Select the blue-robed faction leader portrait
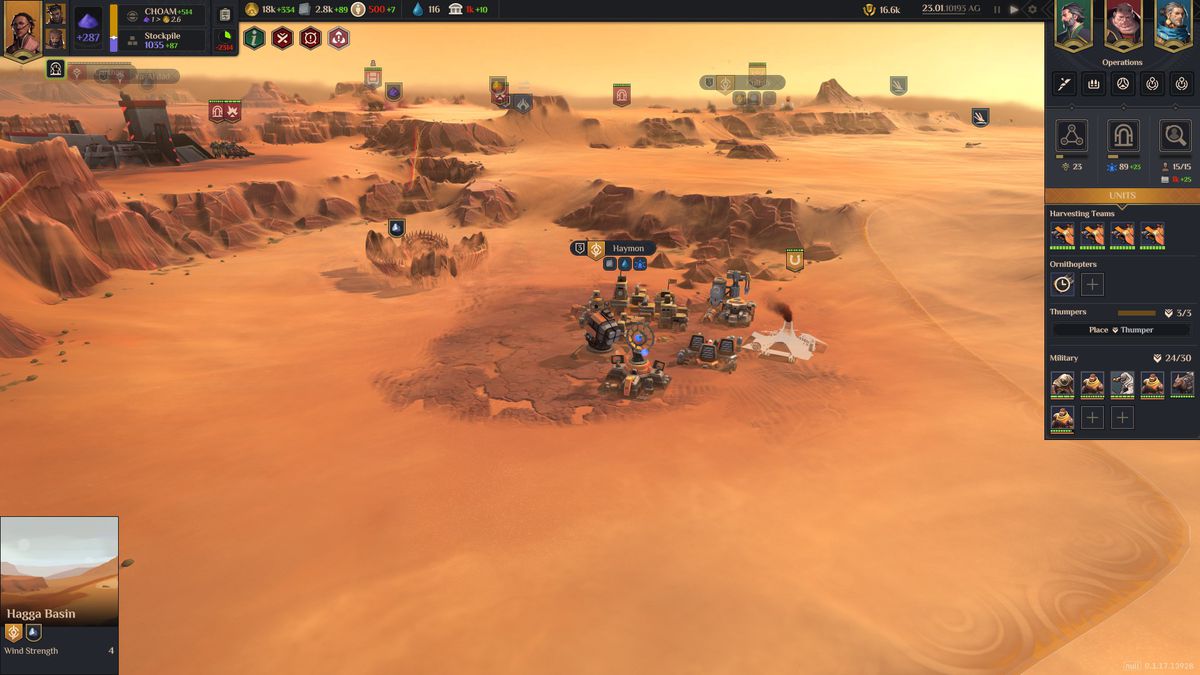The height and width of the screenshot is (675, 1200). point(1174,23)
